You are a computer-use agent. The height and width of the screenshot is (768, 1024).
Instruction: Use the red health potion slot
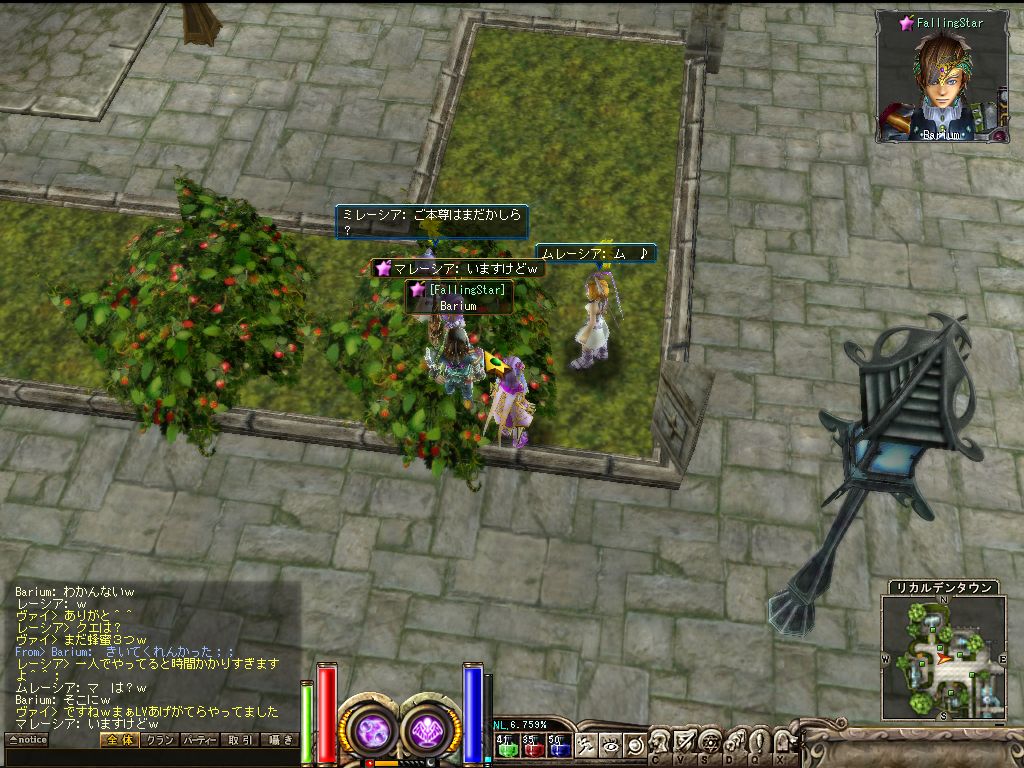click(532, 745)
